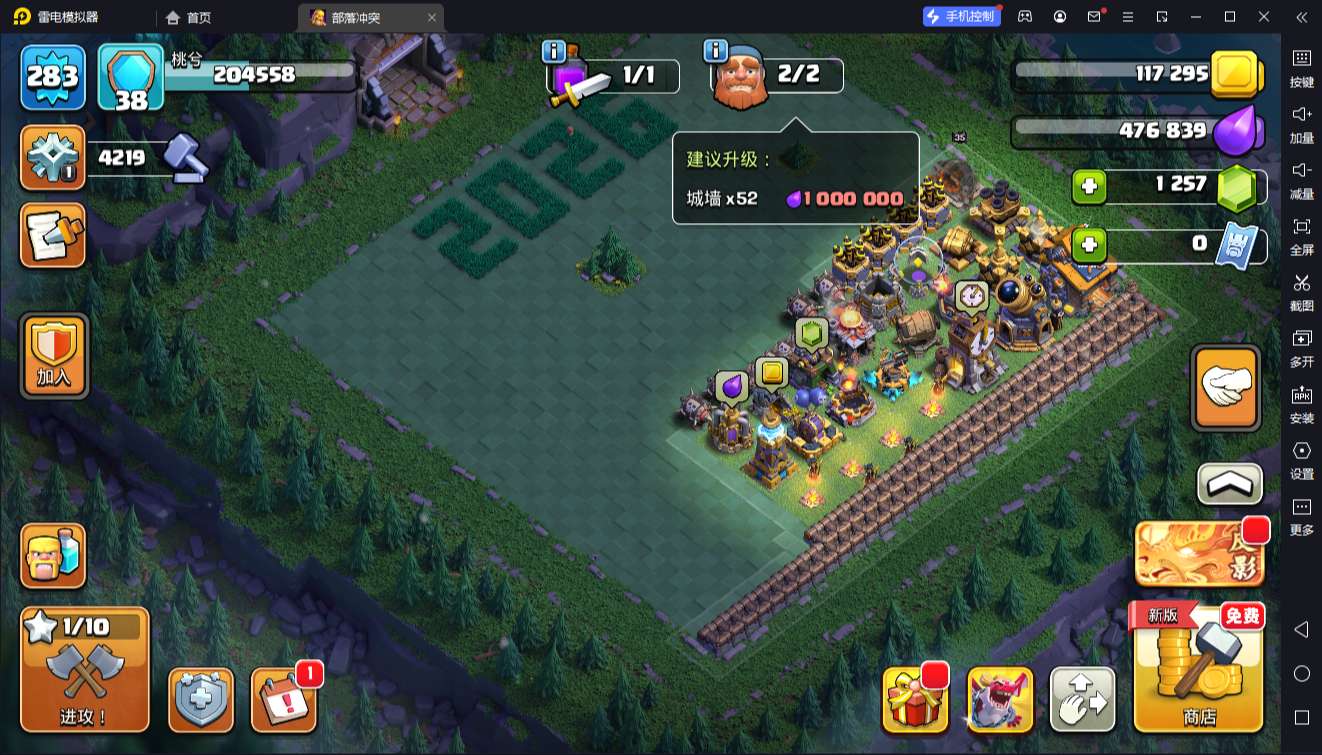1322x755 pixels.
Task: Open the calendar events button
Action: click(x=283, y=699)
